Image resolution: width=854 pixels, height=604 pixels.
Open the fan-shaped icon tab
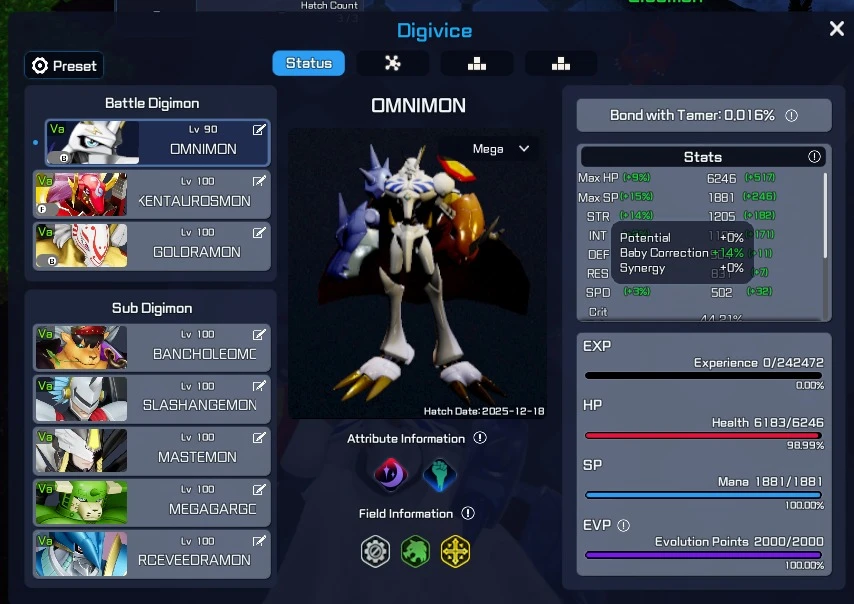(392, 63)
